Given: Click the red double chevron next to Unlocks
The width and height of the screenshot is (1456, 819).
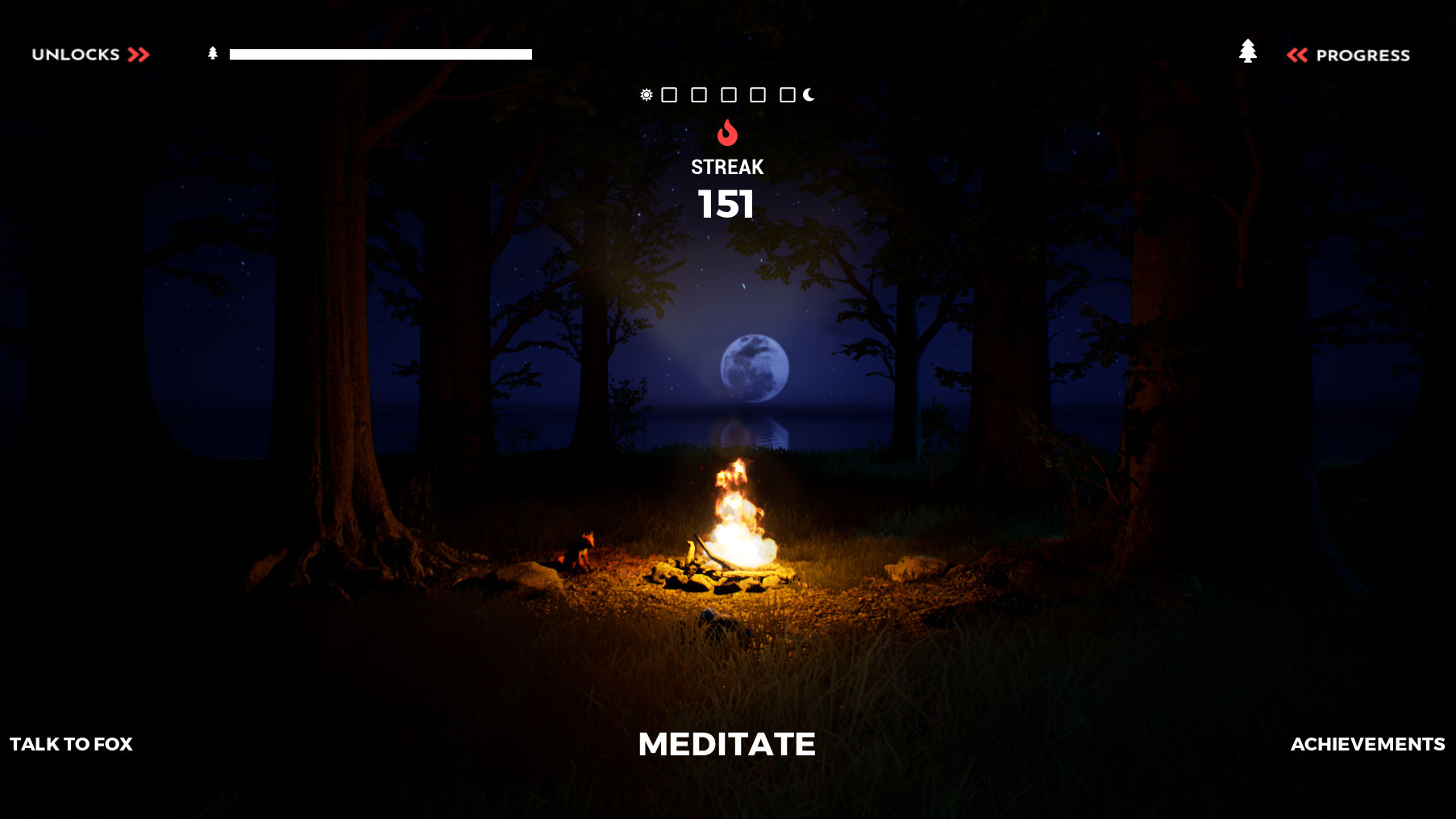Looking at the screenshot, I should pyautogui.click(x=139, y=55).
